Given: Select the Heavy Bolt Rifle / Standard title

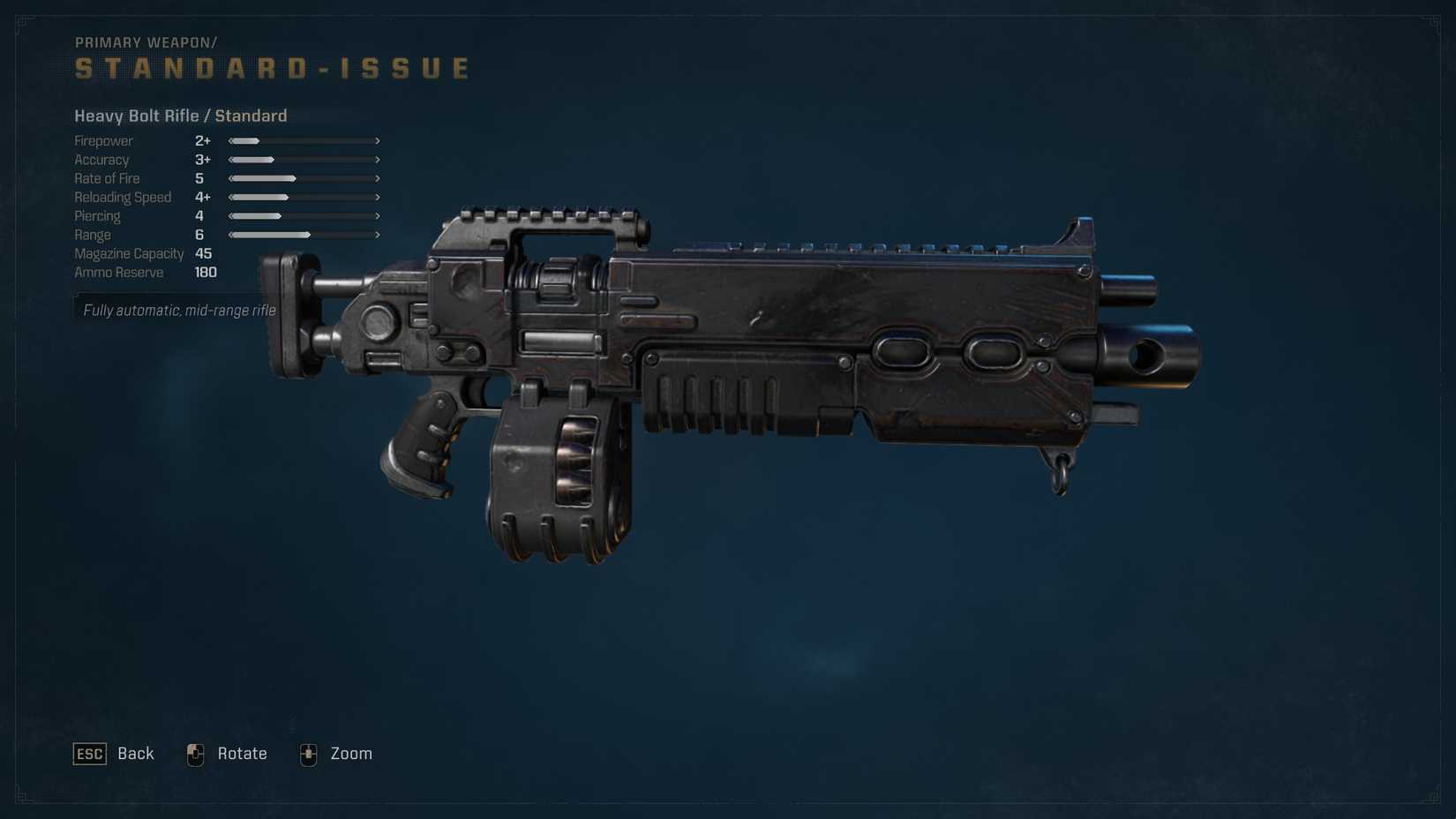Looking at the screenshot, I should coord(181,116).
